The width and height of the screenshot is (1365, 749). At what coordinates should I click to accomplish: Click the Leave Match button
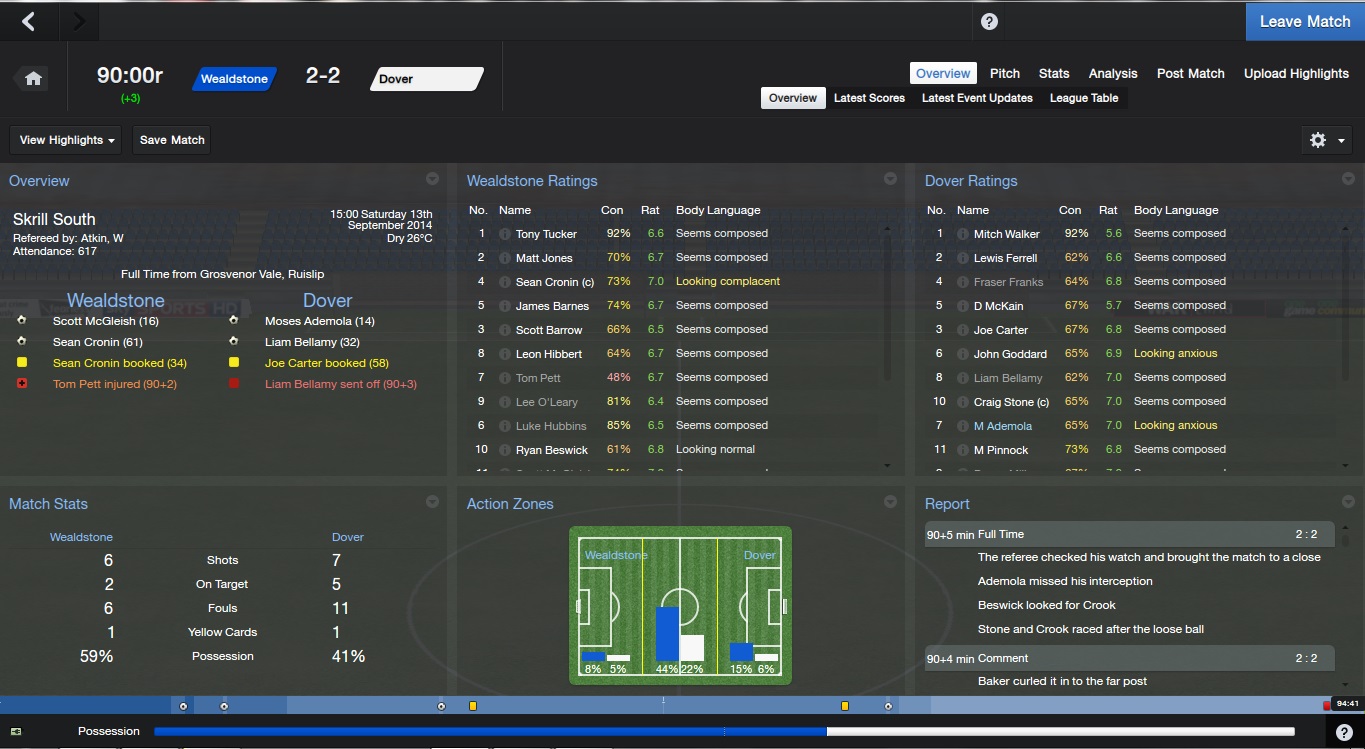point(1304,21)
